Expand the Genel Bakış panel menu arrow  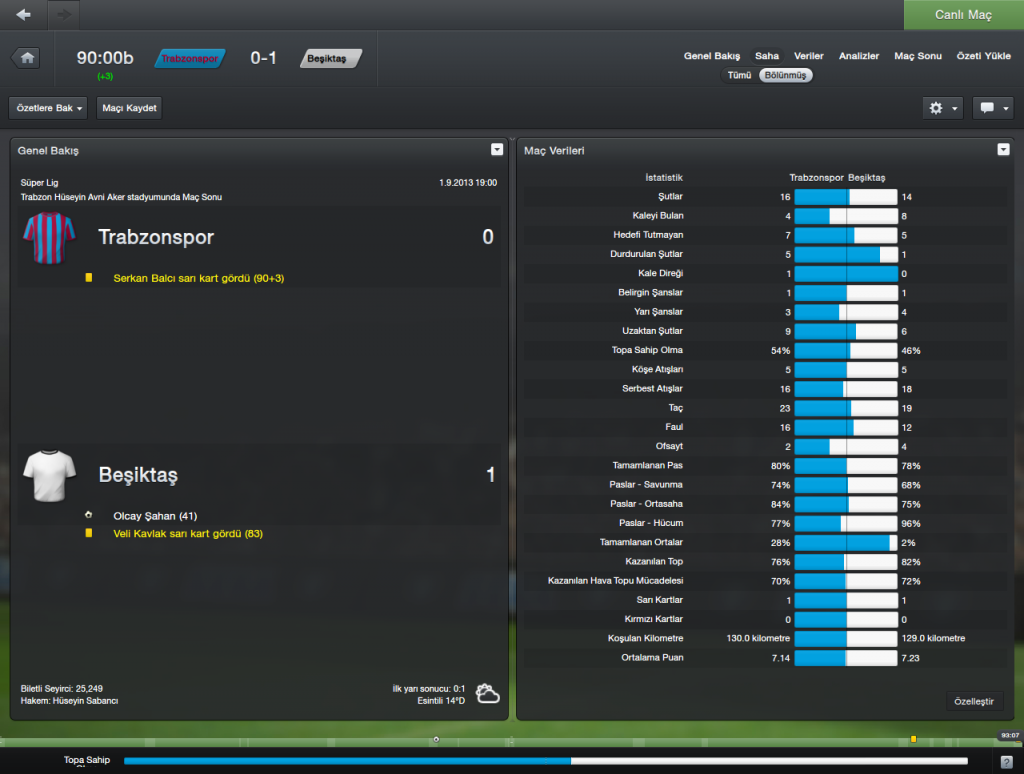pyautogui.click(x=497, y=150)
